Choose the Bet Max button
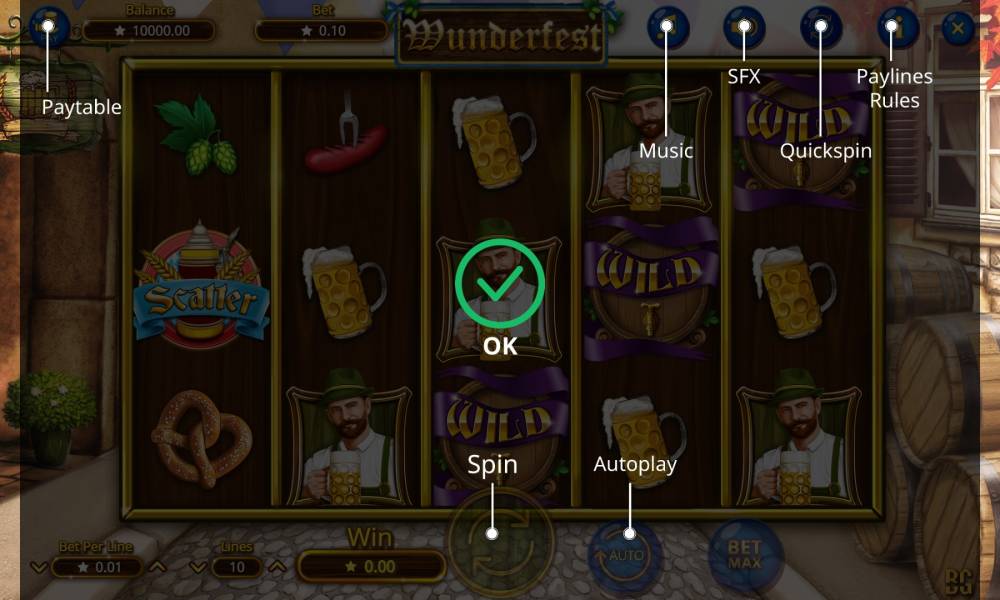 [744, 553]
